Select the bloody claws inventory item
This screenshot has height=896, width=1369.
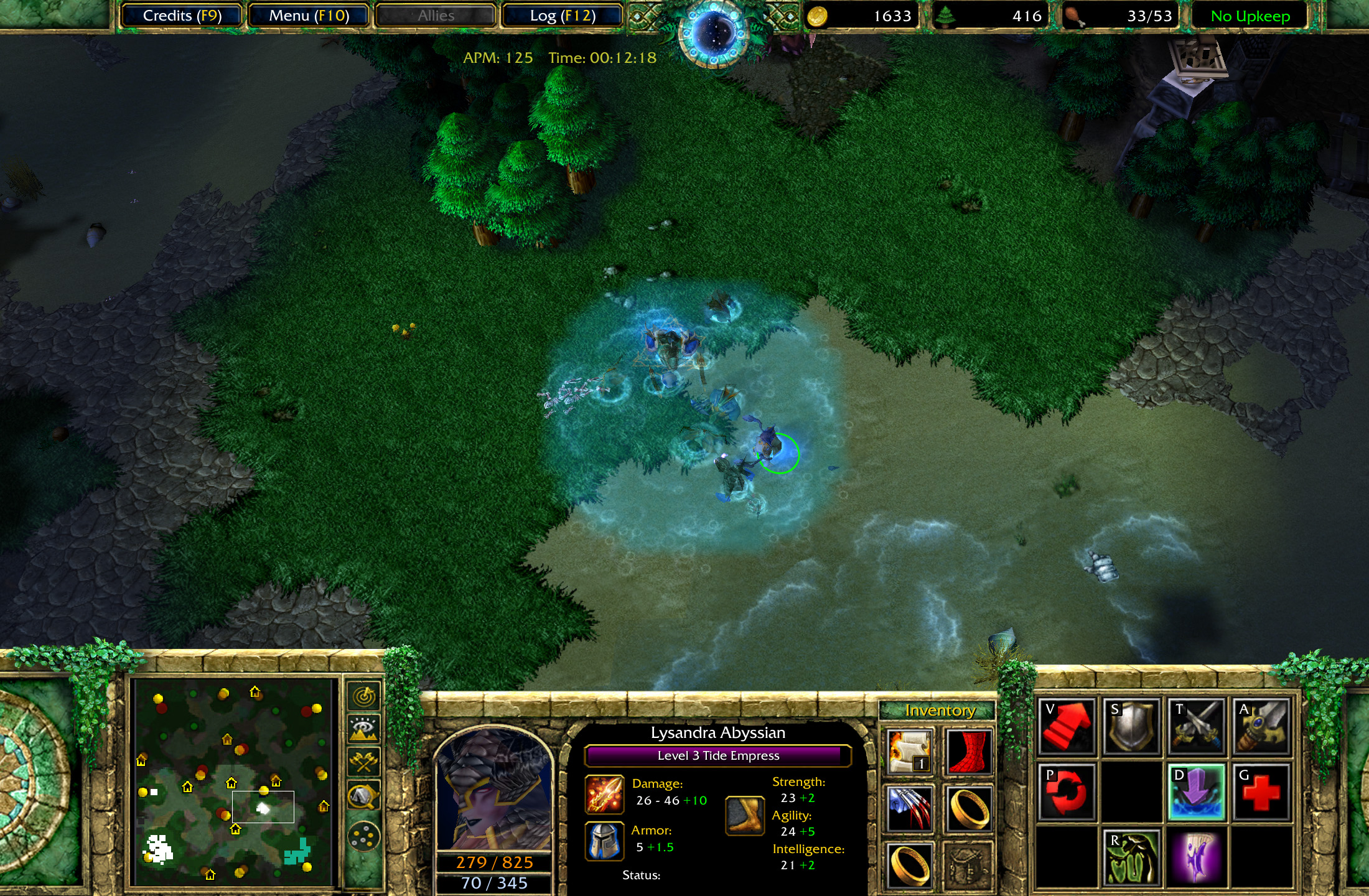coord(910,808)
